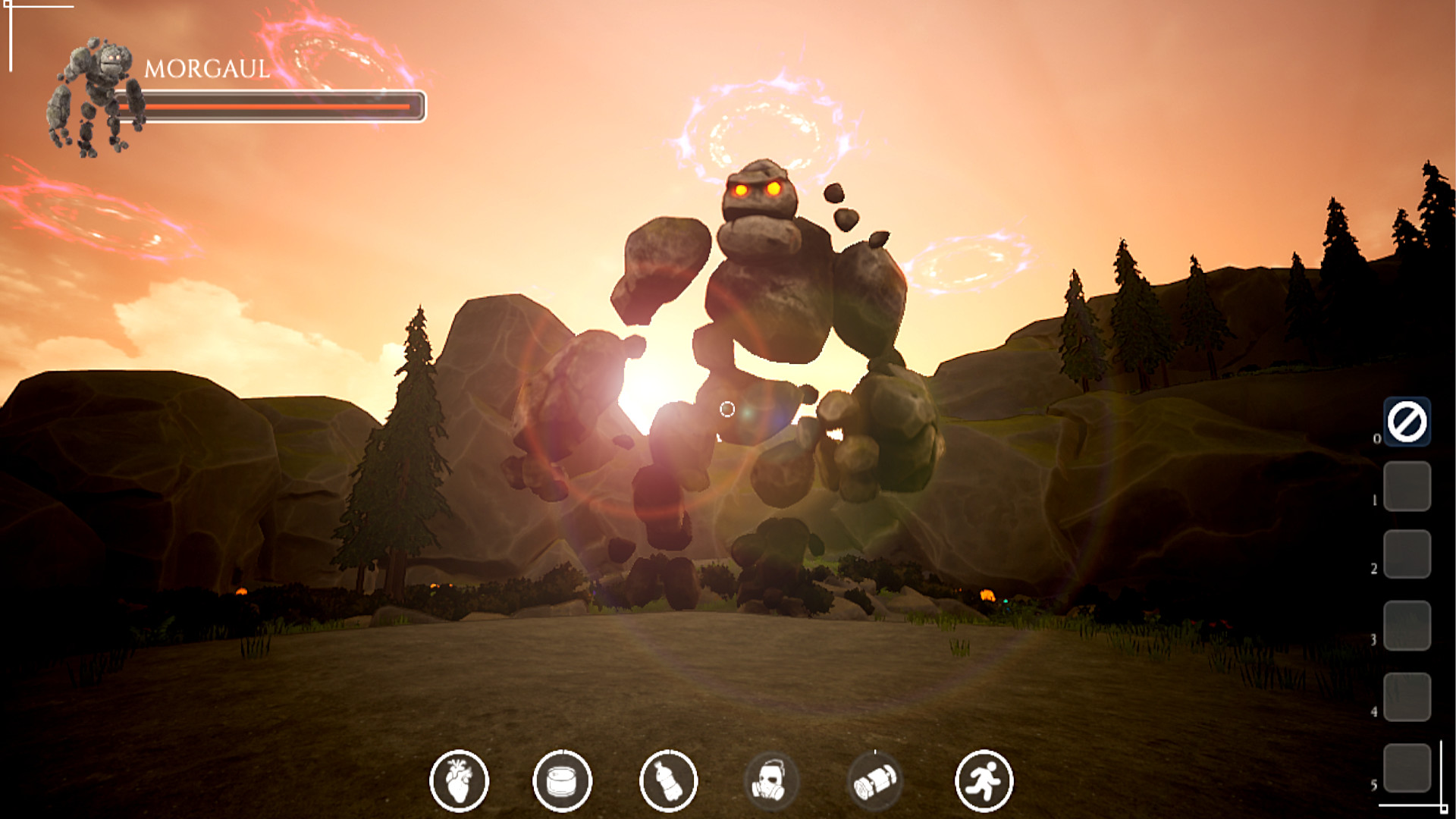Screen dimensions: 1456x819
Task: Select empty hotbar slot 1
Action: click(1408, 485)
